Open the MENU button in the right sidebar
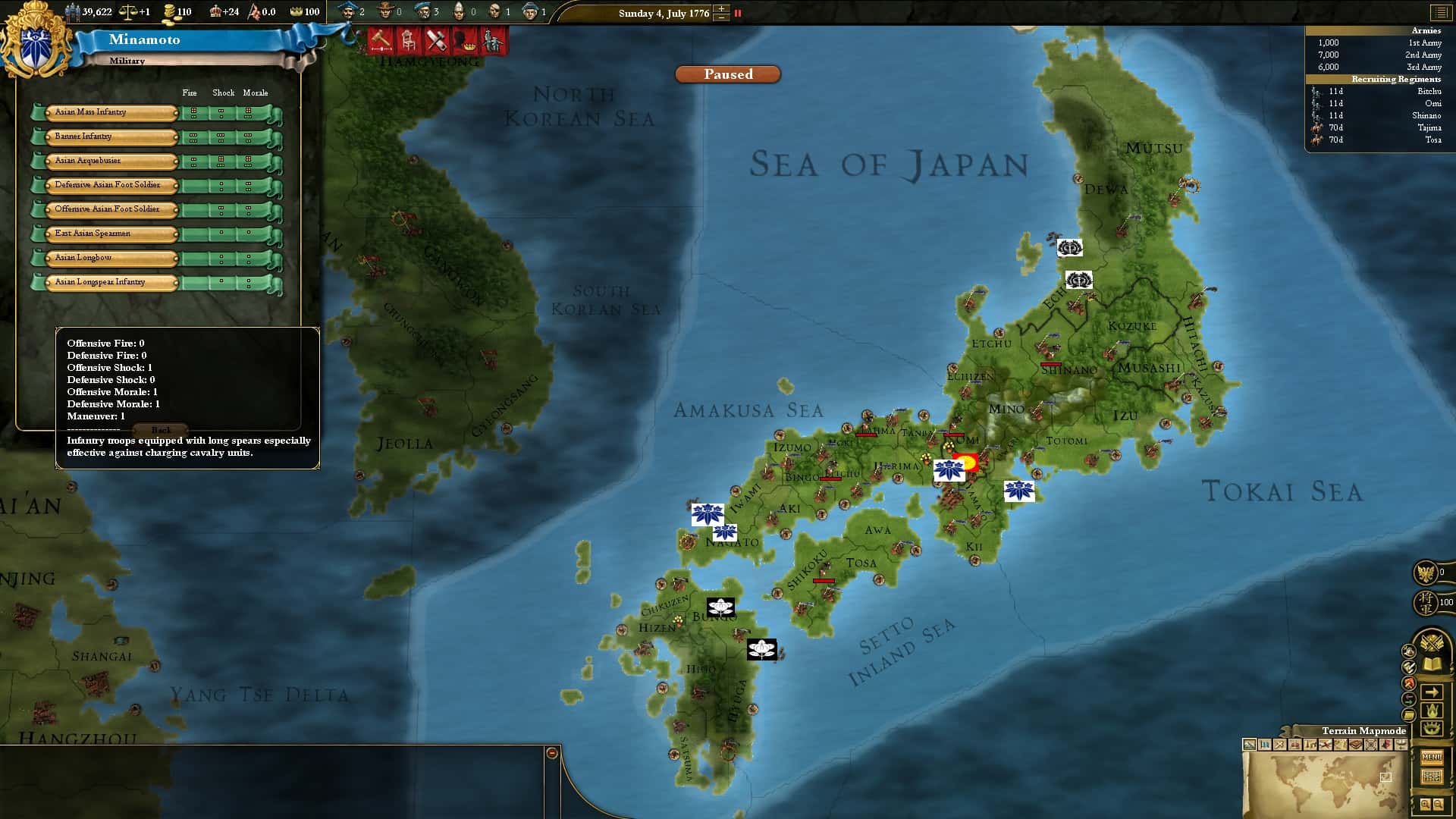This screenshot has height=819, width=1456. (x=1432, y=755)
